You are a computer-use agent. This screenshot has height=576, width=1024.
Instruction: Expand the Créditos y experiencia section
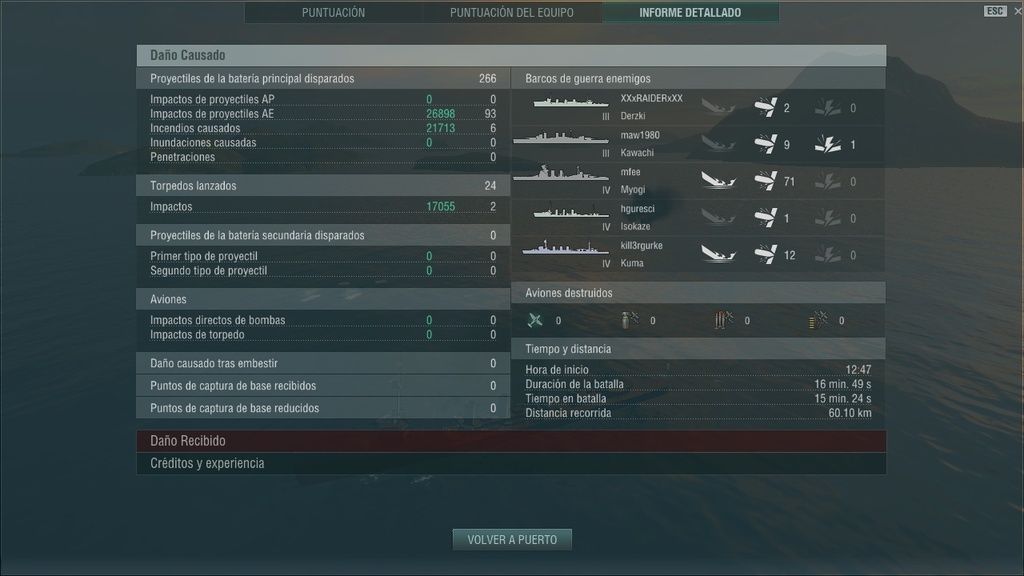511,464
